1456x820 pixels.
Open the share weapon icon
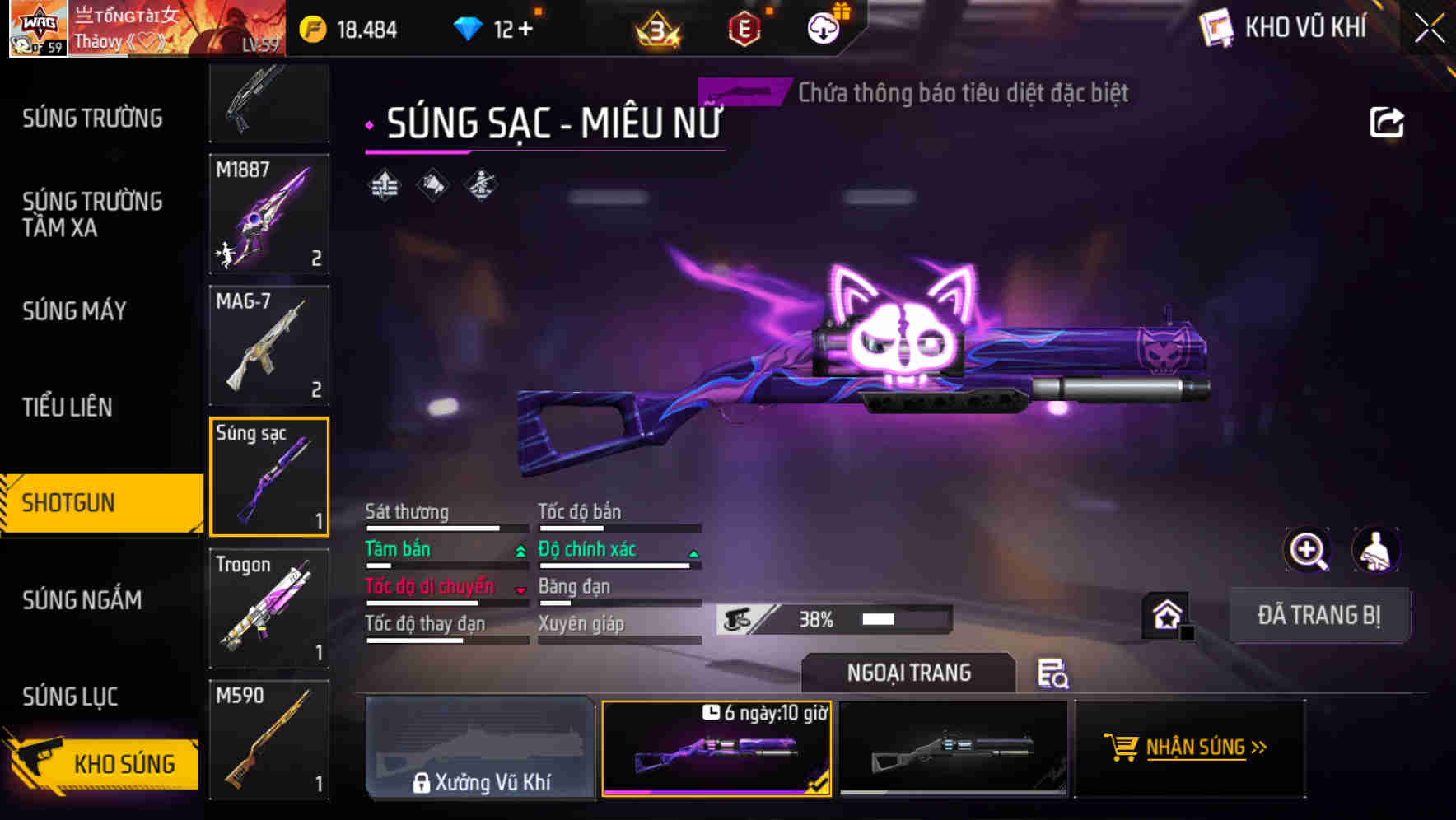click(x=1388, y=121)
